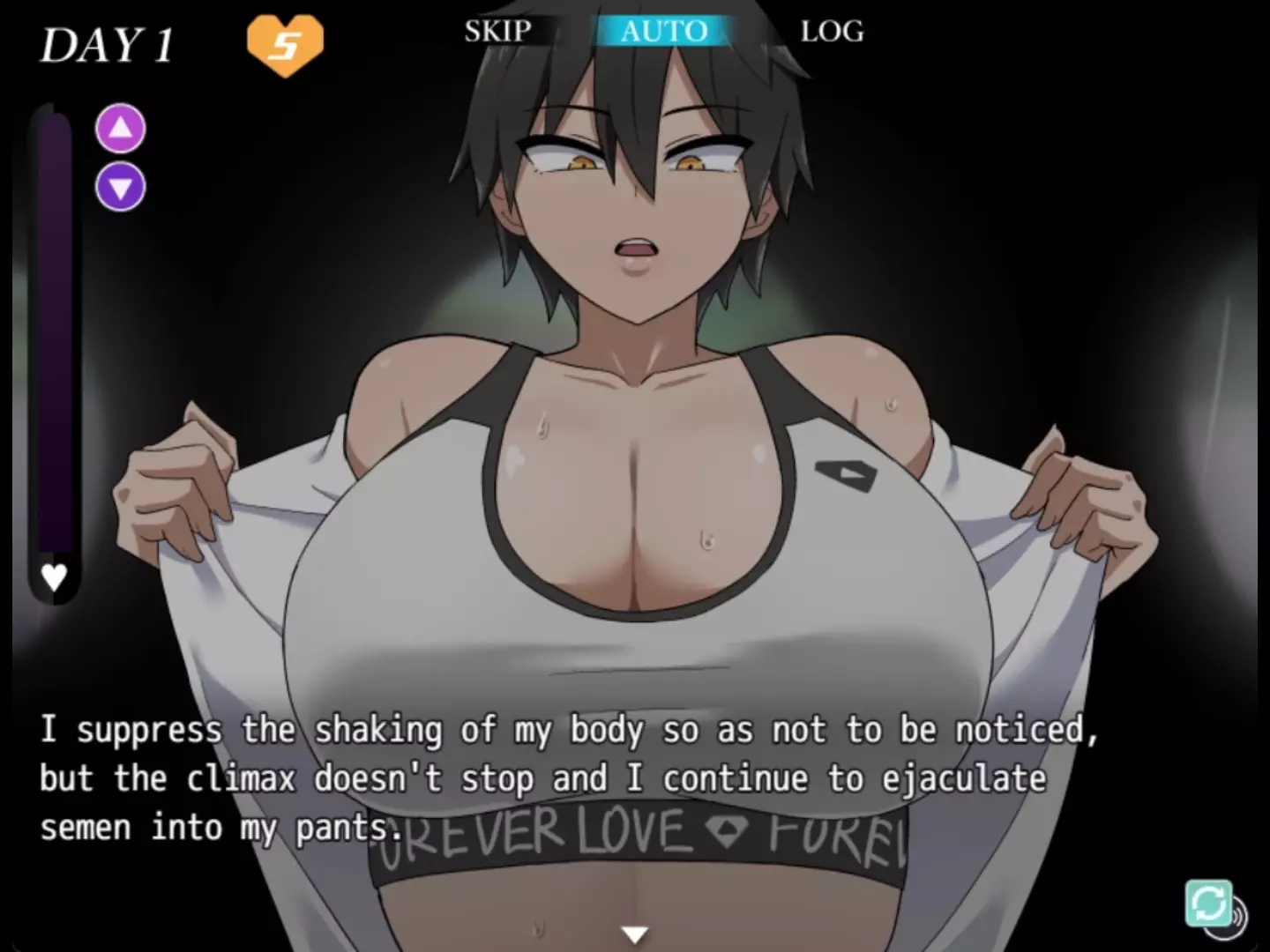The width and height of the screenshot is (1270, 952).
Task: Select the orange heart S icon
Action: (285, 44)
